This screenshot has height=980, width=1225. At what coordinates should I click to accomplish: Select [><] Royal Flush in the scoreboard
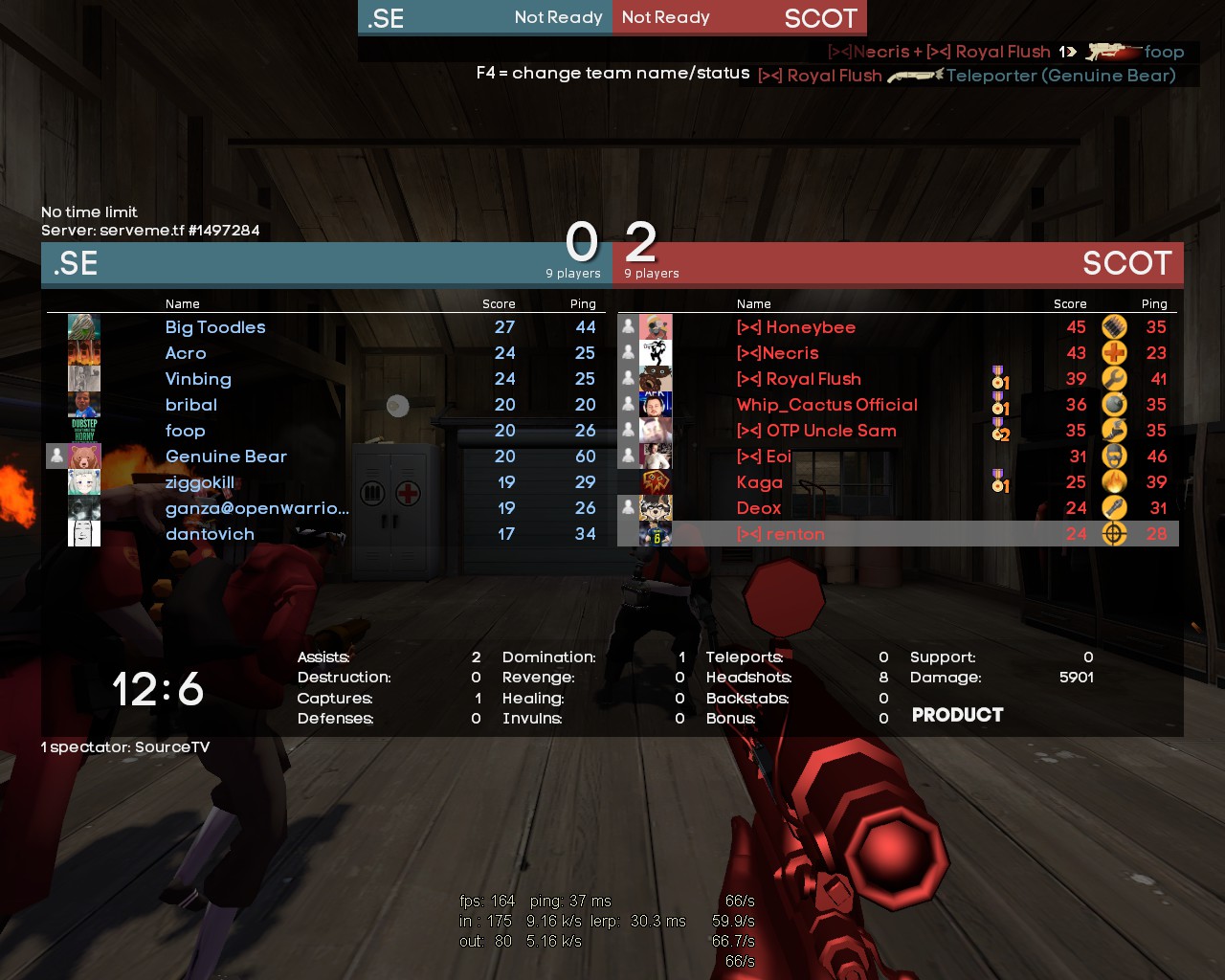[798, 379]
